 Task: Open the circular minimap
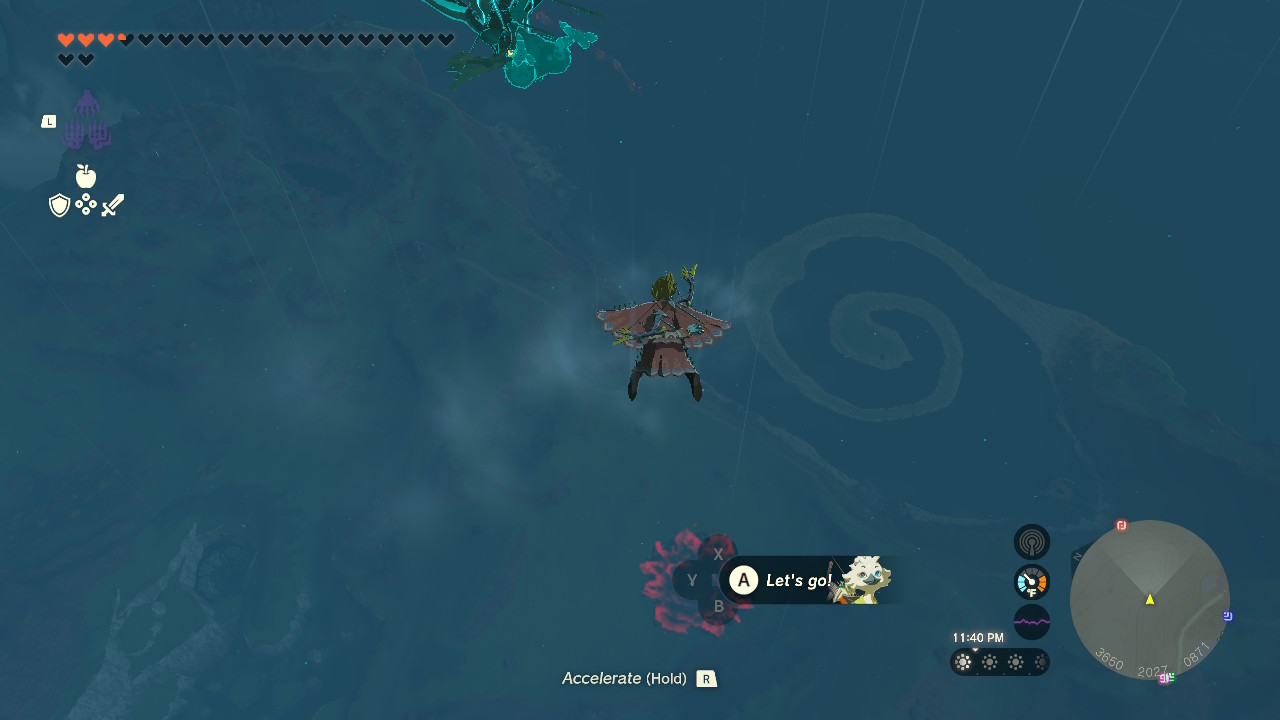pyautogui.click(x=1149, y=599)
